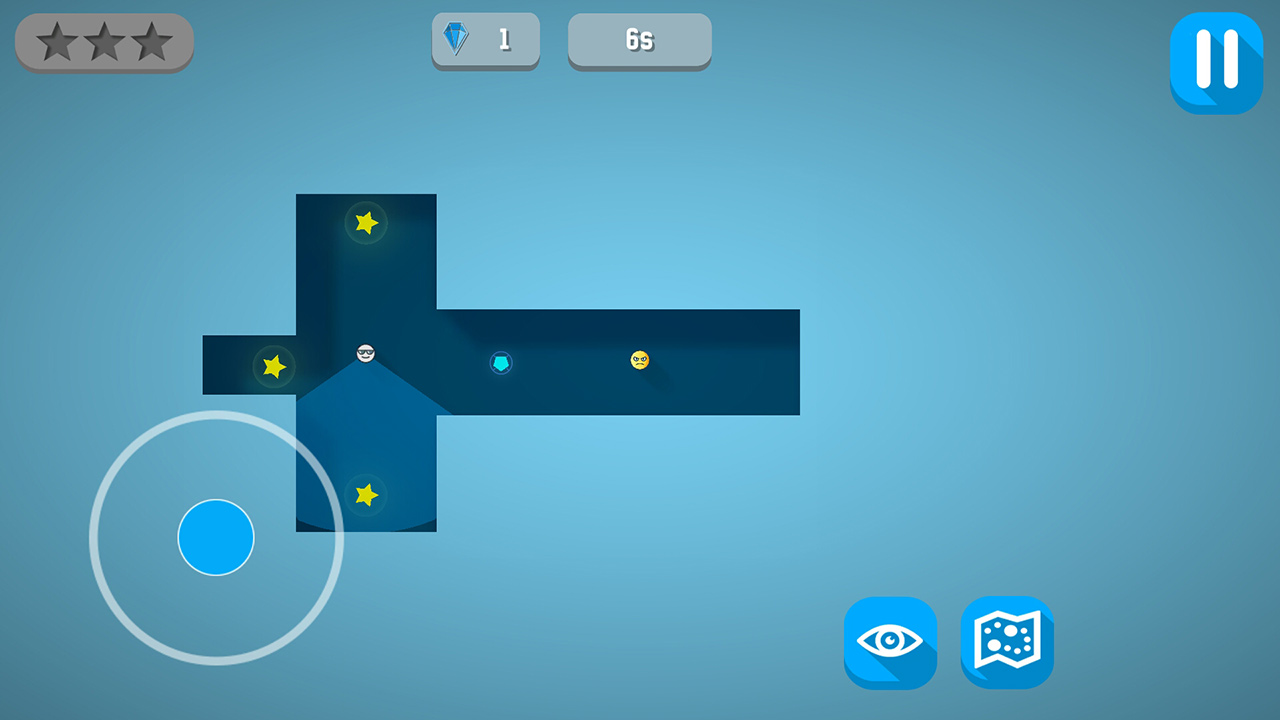This screenshot has width=1280, height=720.
Task: Select the sunglasses player character
Action: point(365,354)
